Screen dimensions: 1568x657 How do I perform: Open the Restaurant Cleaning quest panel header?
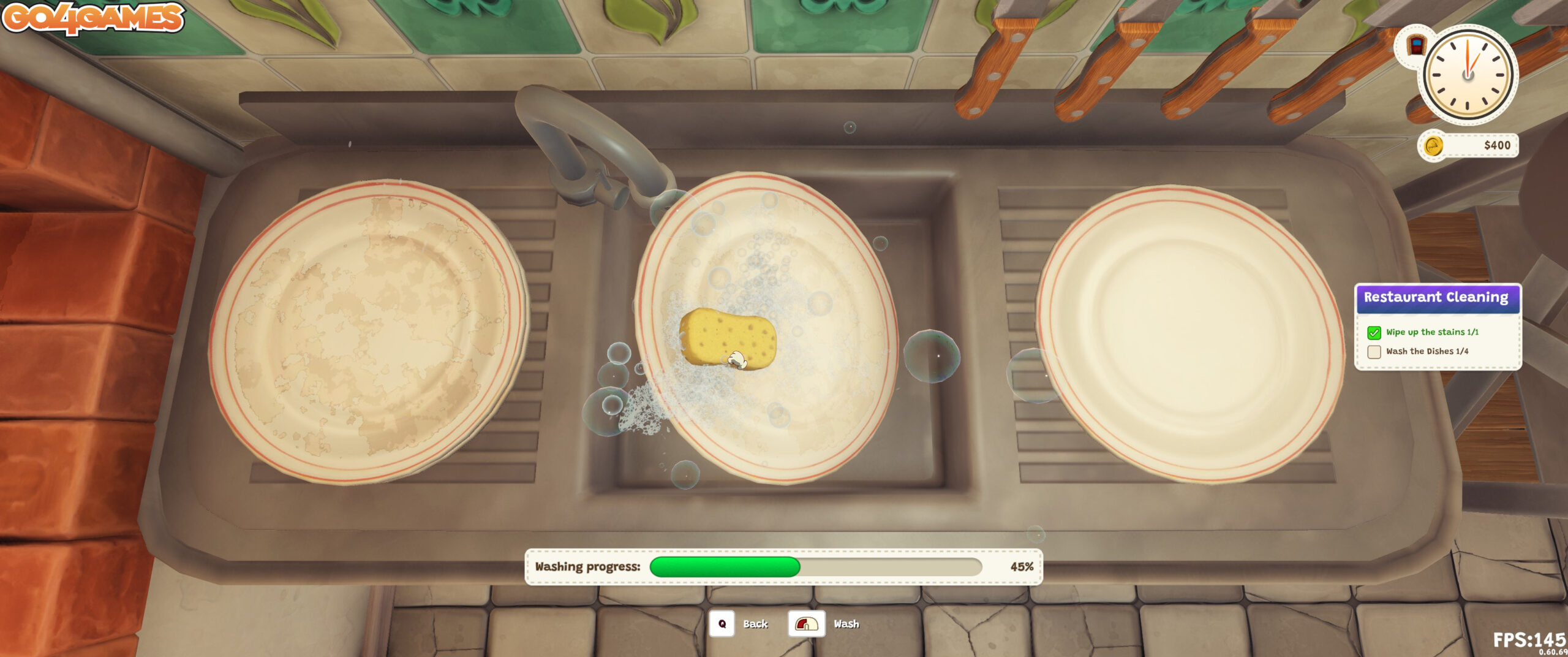click(x=1436, y=298)
